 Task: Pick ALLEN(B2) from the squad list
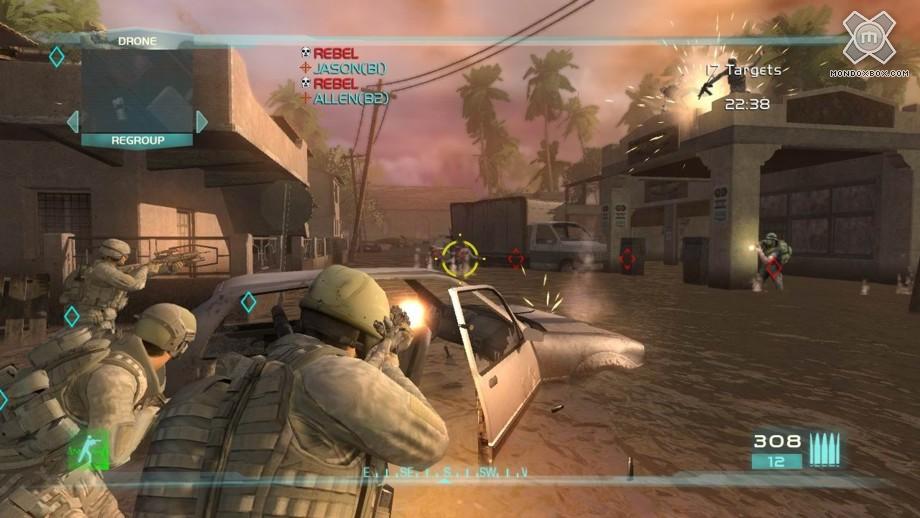(350, 98)
